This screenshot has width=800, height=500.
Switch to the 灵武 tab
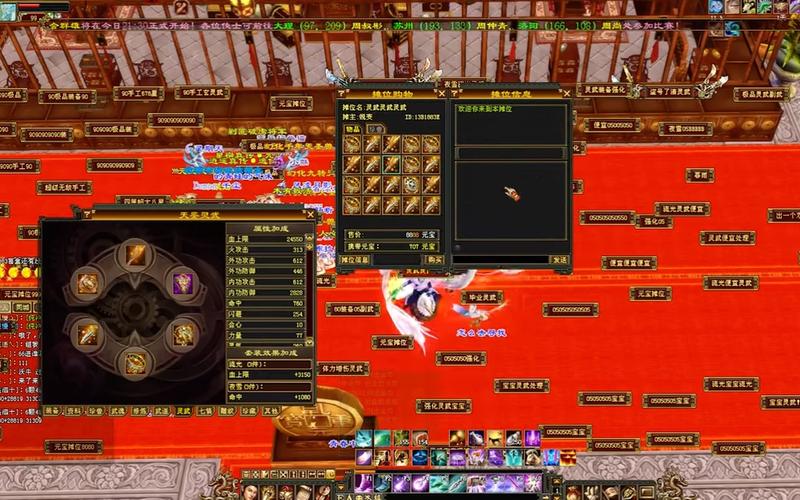tap(183, 410)
